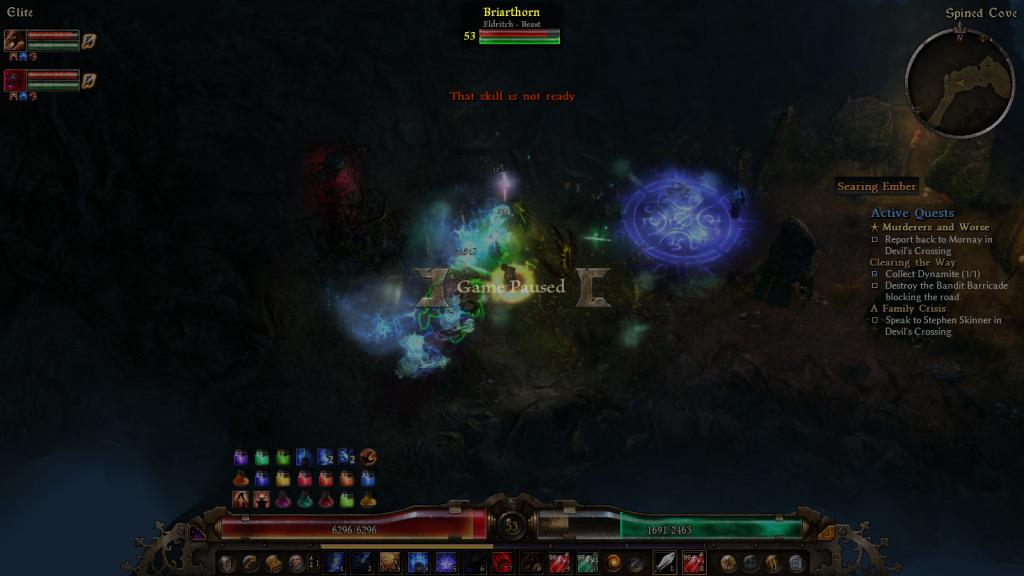
Task: Open the character helmet menu button
Action: coord(227,563)
